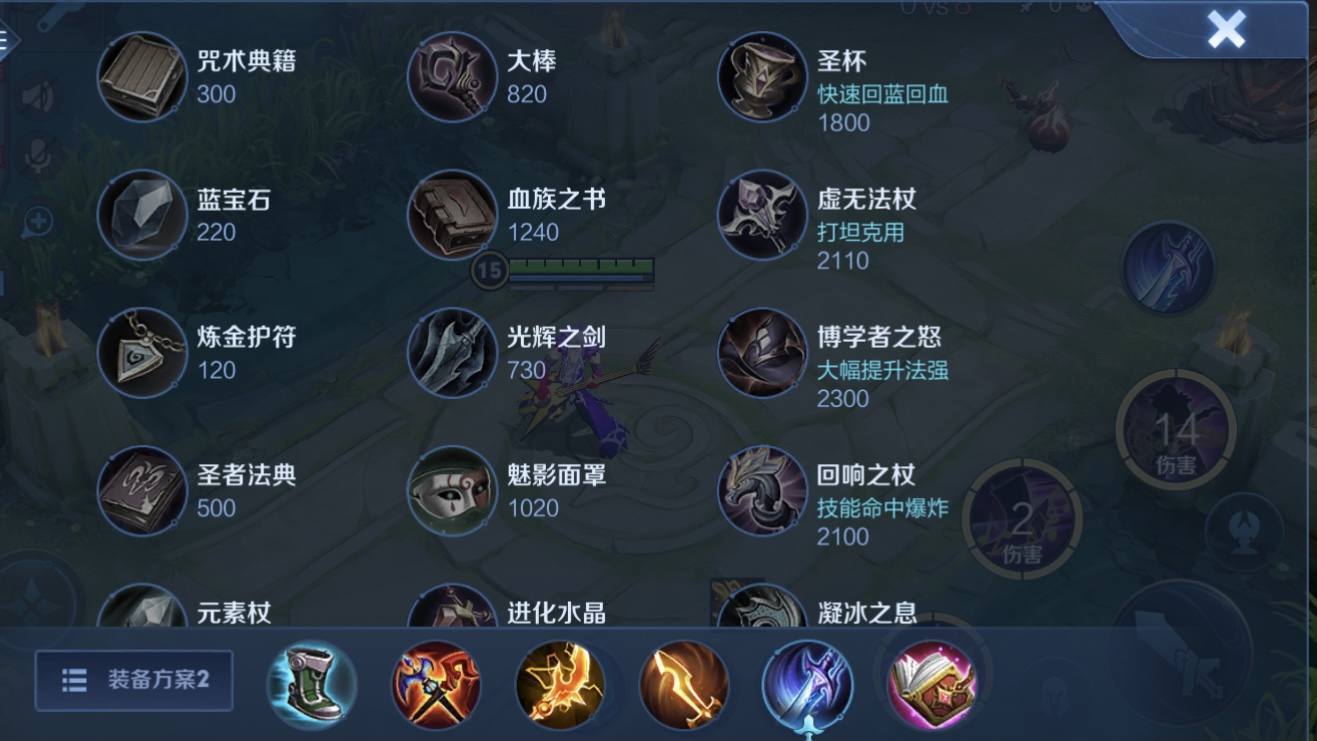
Task: Open 装备方案2 equipment scheme
Action: (x=135, y=682)
